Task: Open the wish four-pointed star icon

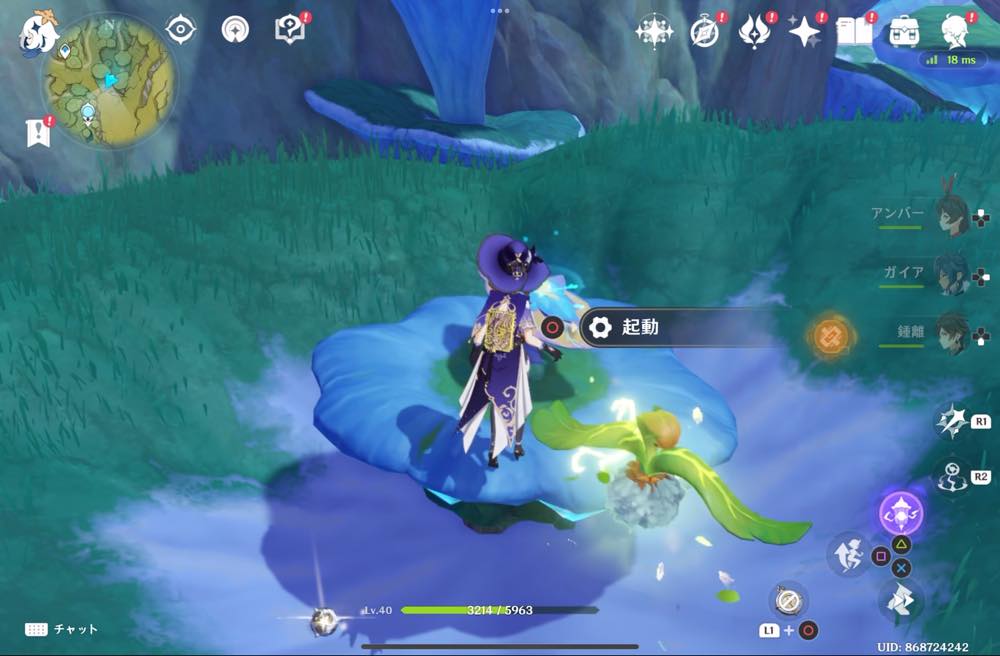Action: click(x=804, y=31)
